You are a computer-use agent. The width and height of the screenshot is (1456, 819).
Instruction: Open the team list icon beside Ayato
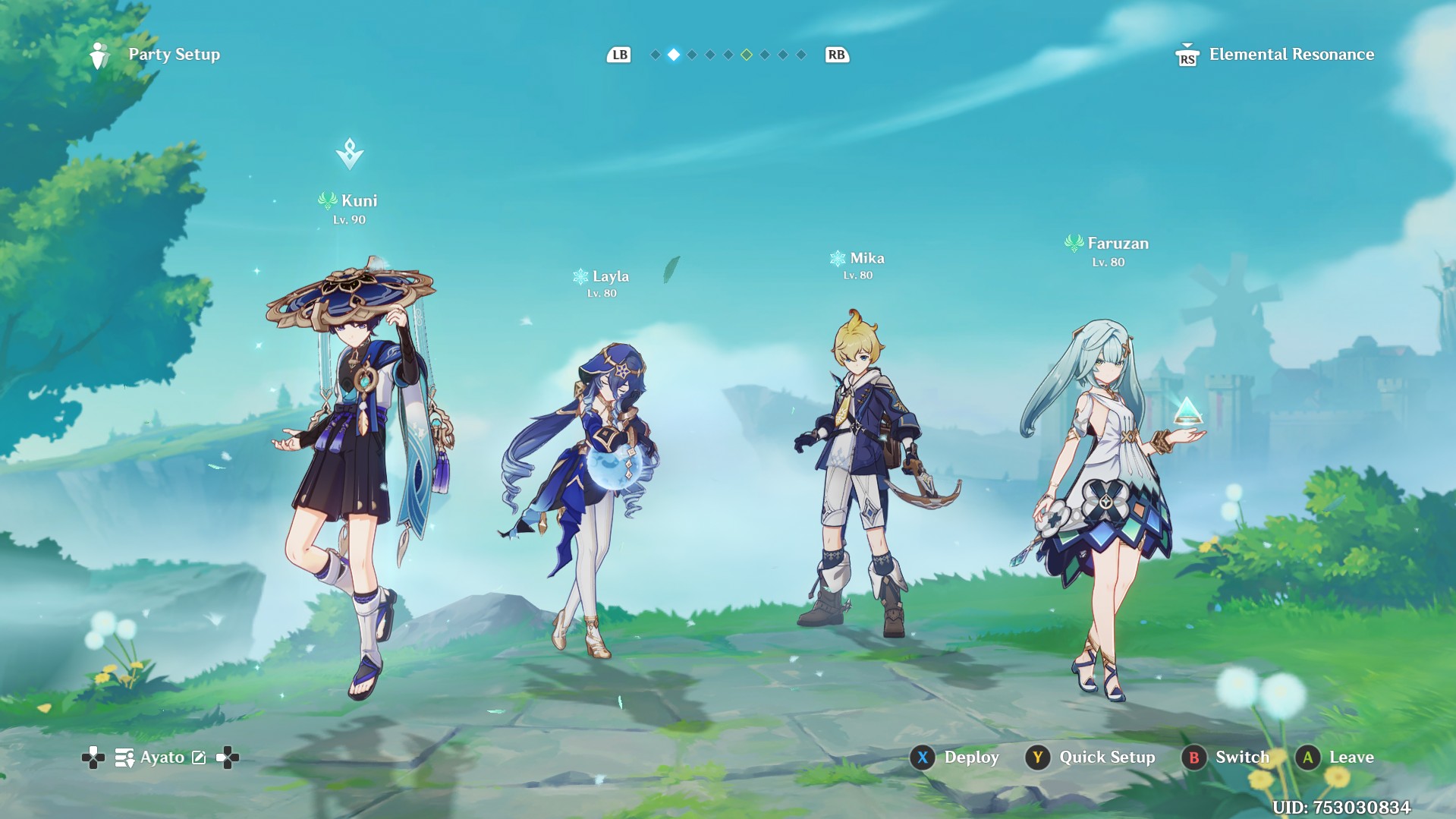point(124,757)
